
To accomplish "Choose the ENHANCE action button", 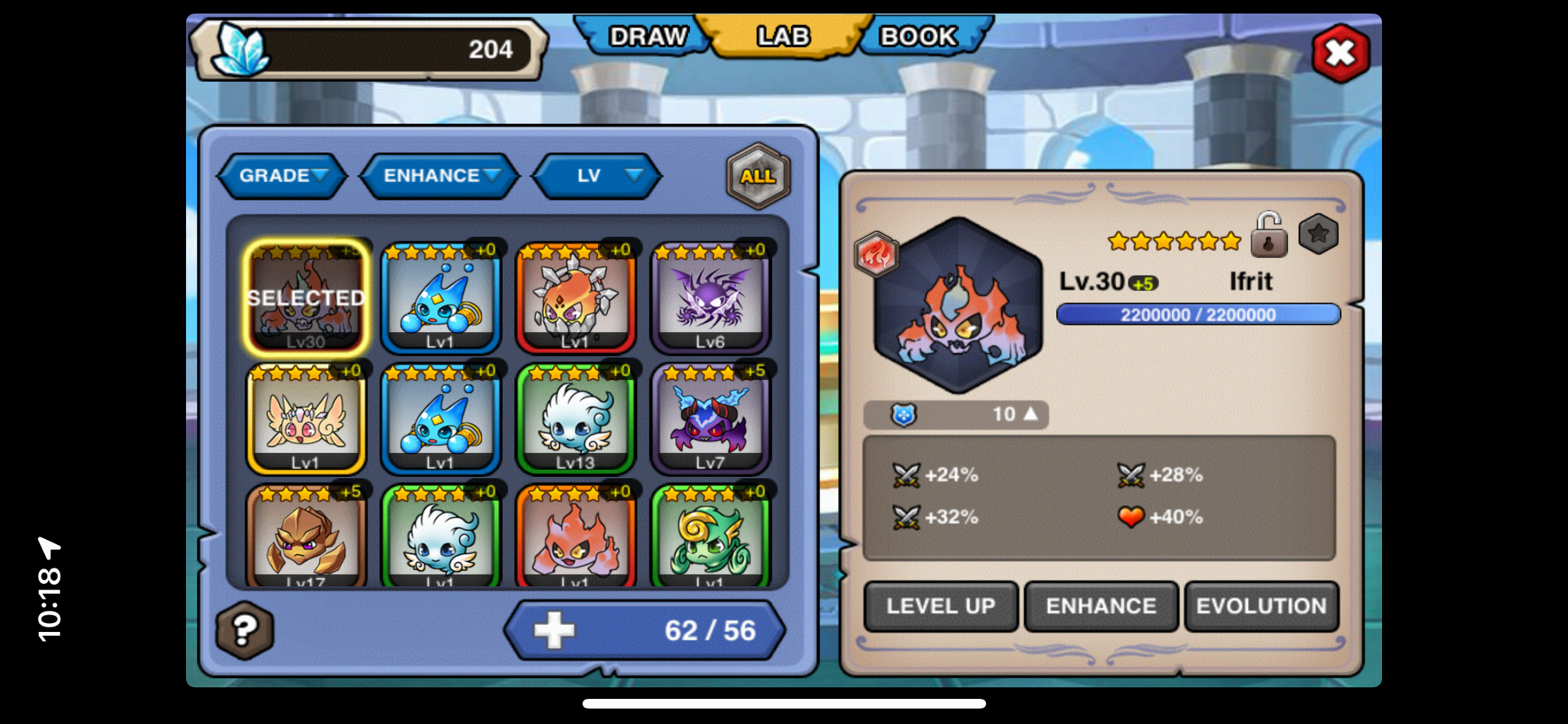I will click(x=1101, y=606).
